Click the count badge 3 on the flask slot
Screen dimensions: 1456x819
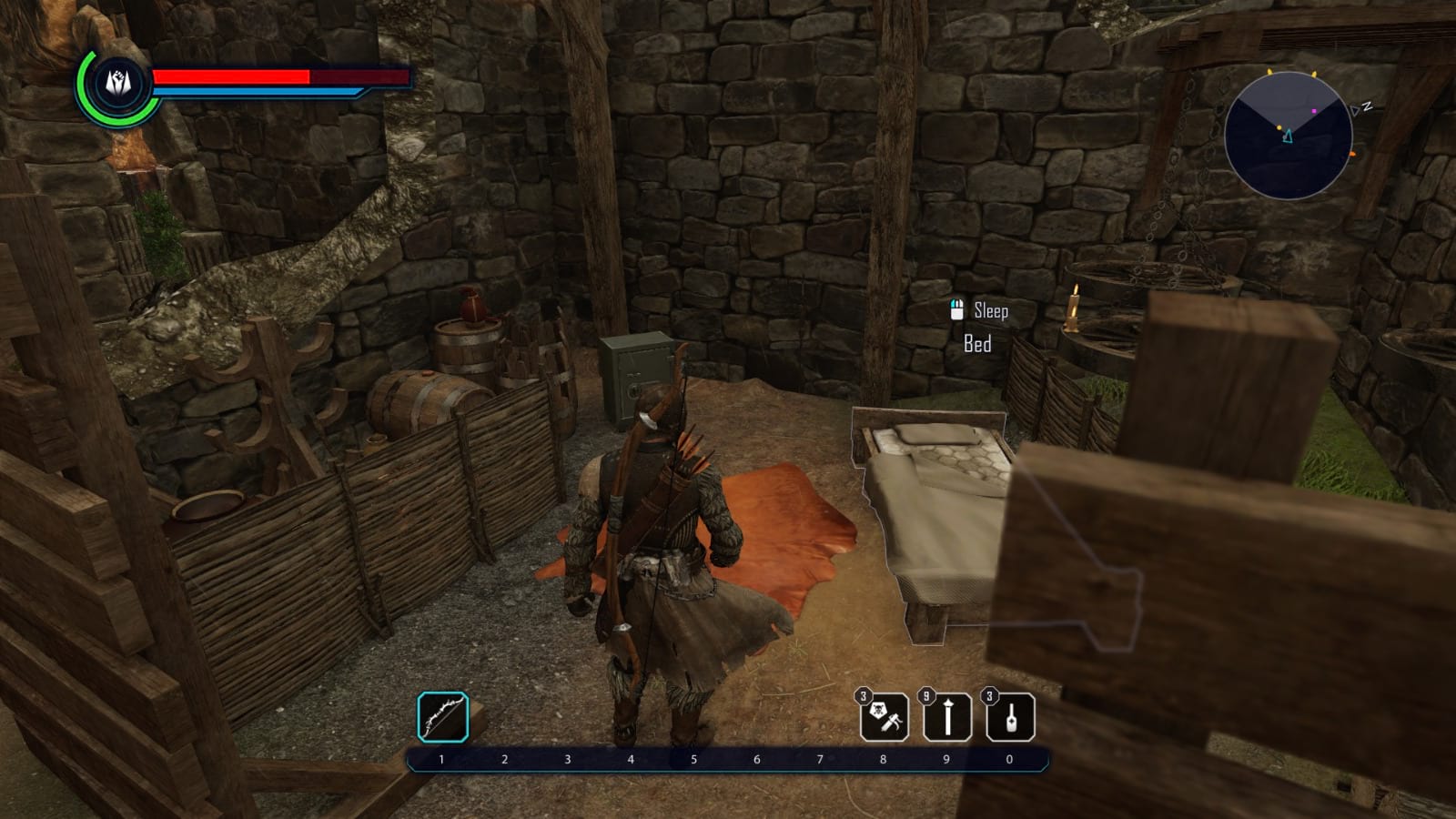tap(989, 694)
